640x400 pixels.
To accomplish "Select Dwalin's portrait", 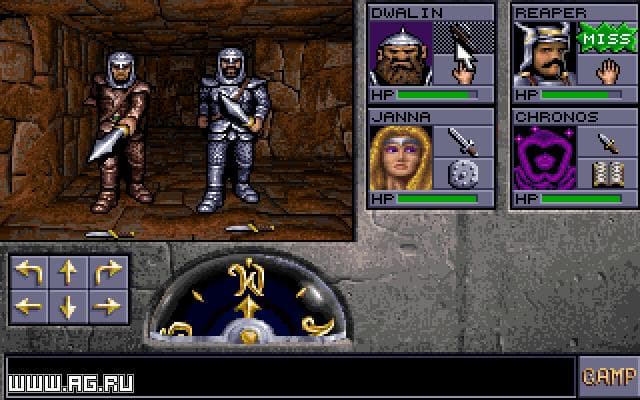I will (401, 53).
